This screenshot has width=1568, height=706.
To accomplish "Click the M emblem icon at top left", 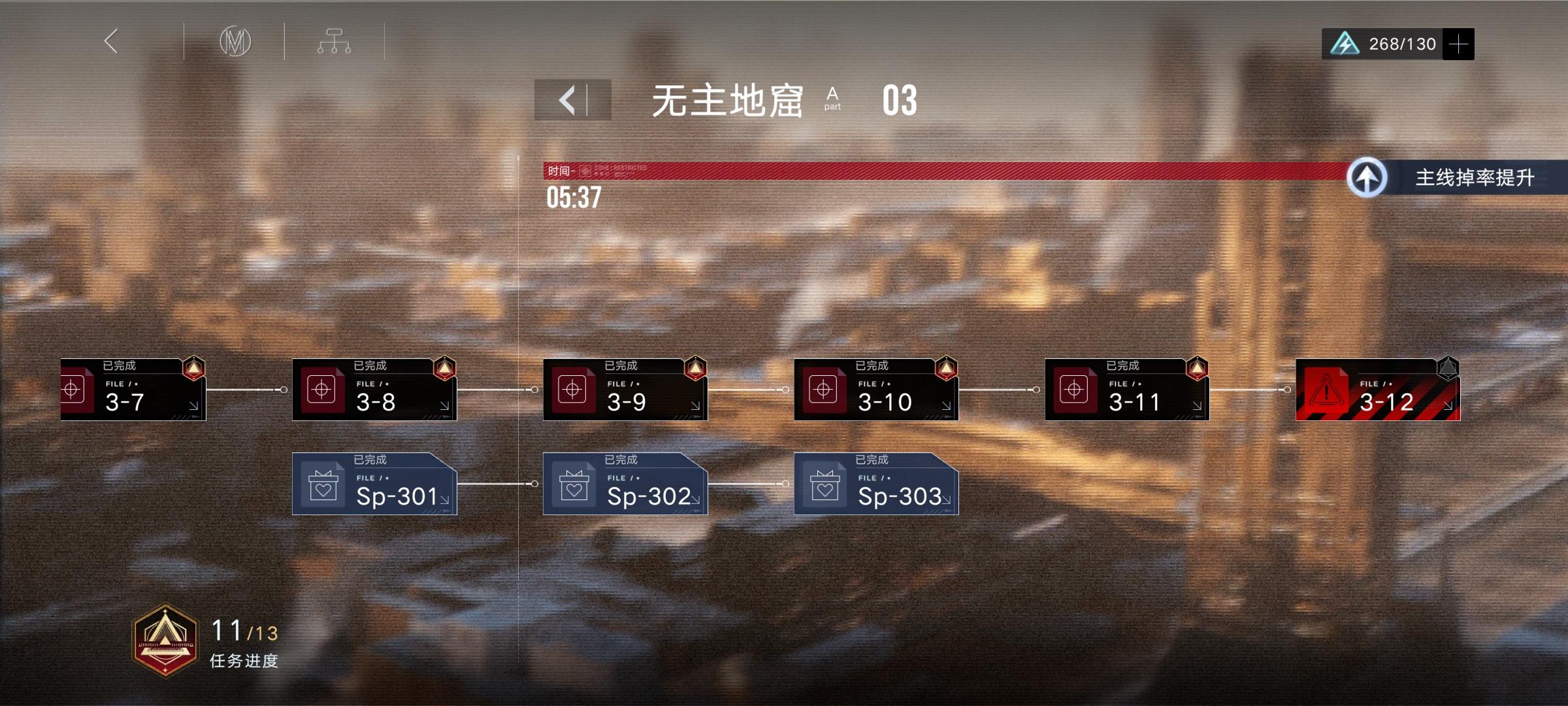I will tap(234, 41).
